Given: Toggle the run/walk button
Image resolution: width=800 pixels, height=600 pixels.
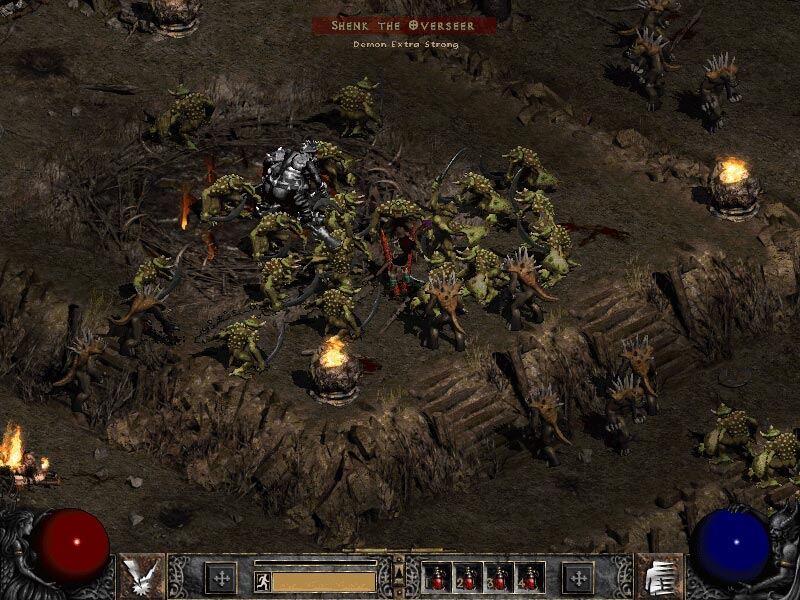Looking at the screenshot, I should [x=262, y=581].
